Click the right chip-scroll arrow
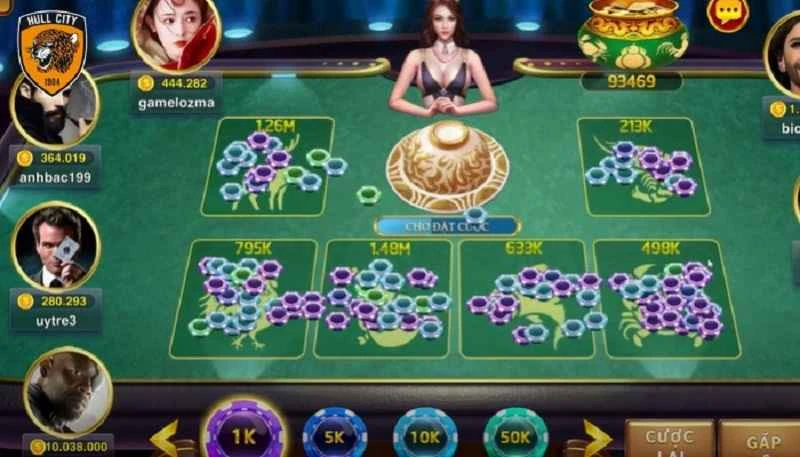 tap(597, 437)
